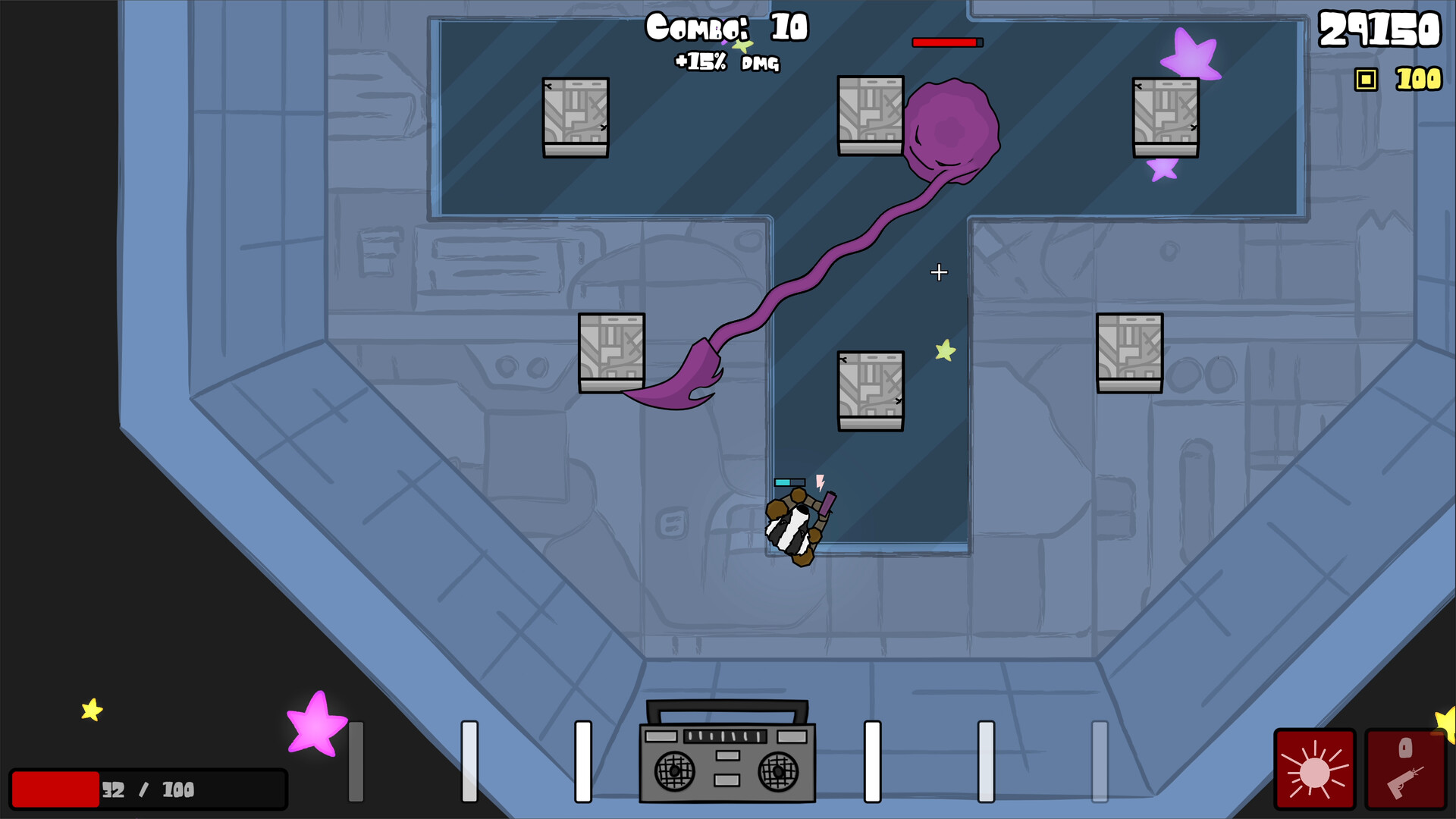Image resolution: width=1456 pixels, height=819 pixels.
Task: Click the small yellow star near the center crate
Action: click(944, 352)
